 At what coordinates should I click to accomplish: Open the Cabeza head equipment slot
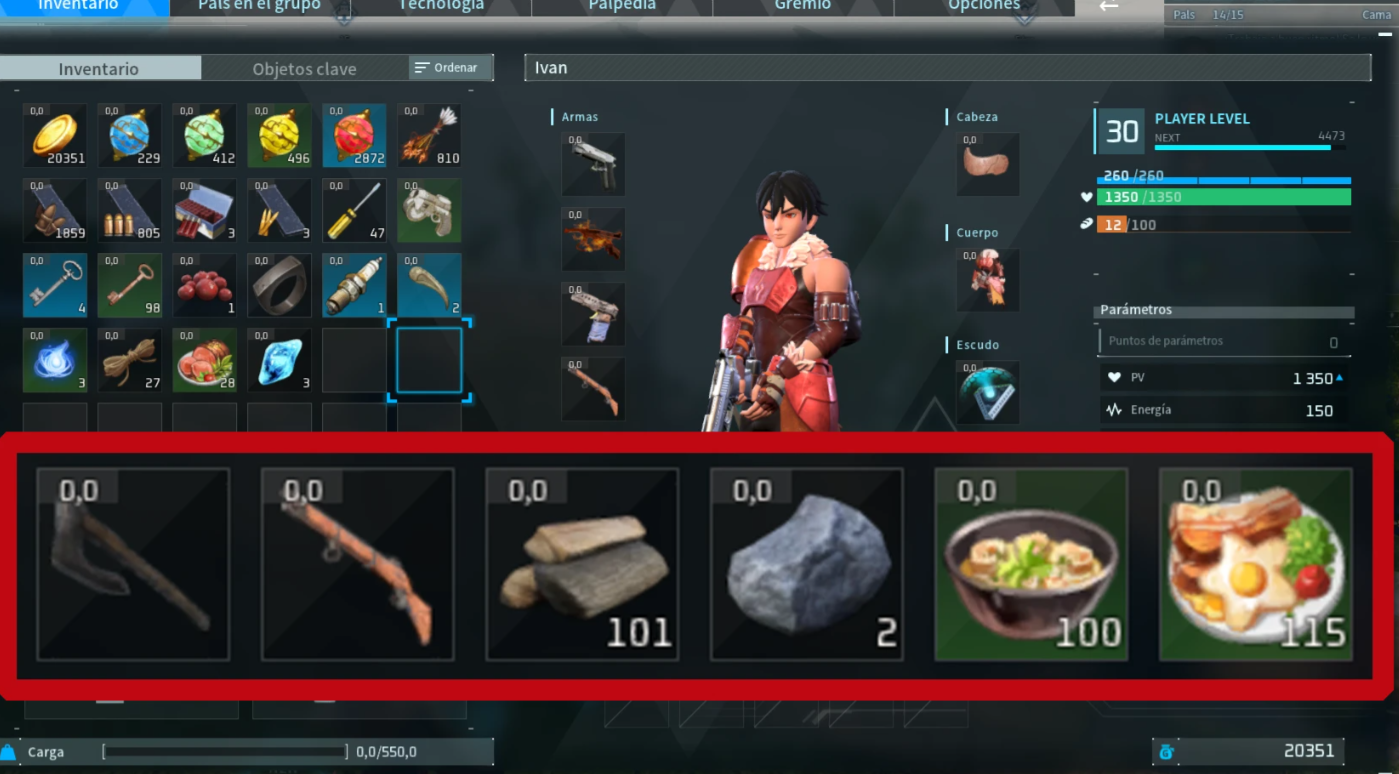coord(988,164)
